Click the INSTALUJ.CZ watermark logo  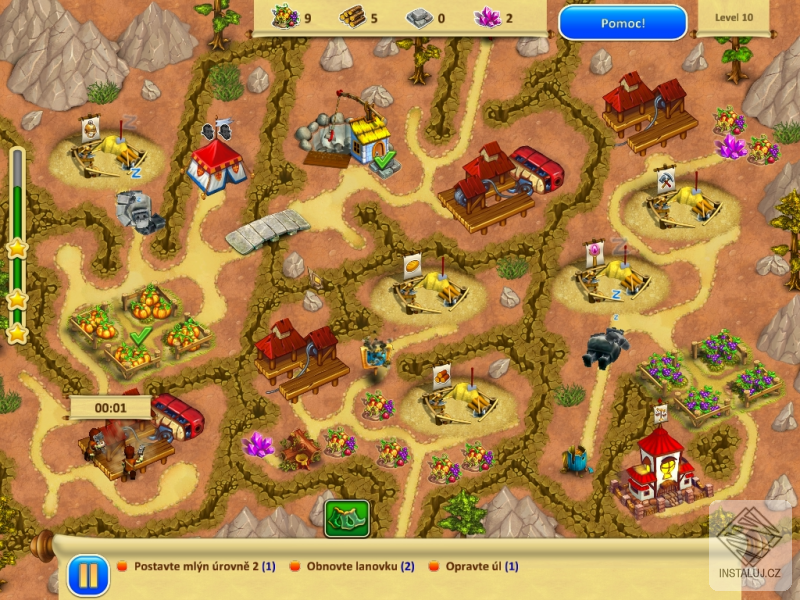(751, 546)
